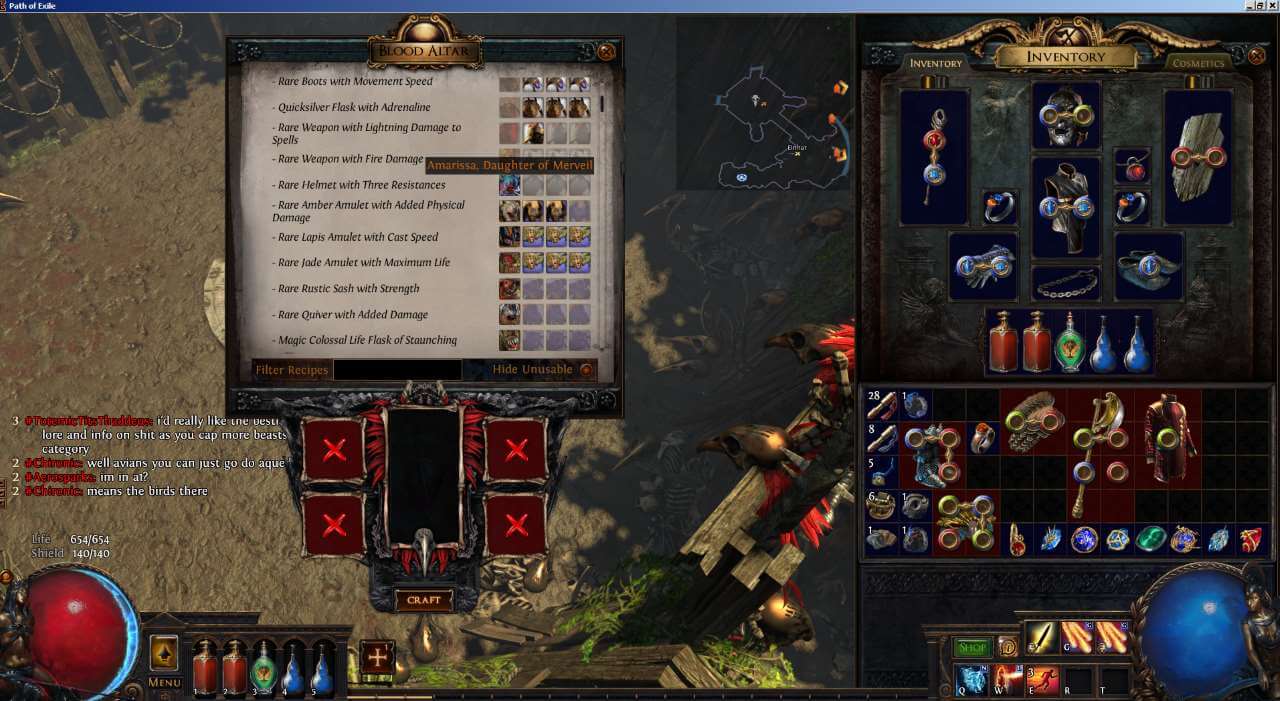Toggle the Hide Unusable option
The width and height of the screenshot is (1280, 701).
click(x=586, y=370)
